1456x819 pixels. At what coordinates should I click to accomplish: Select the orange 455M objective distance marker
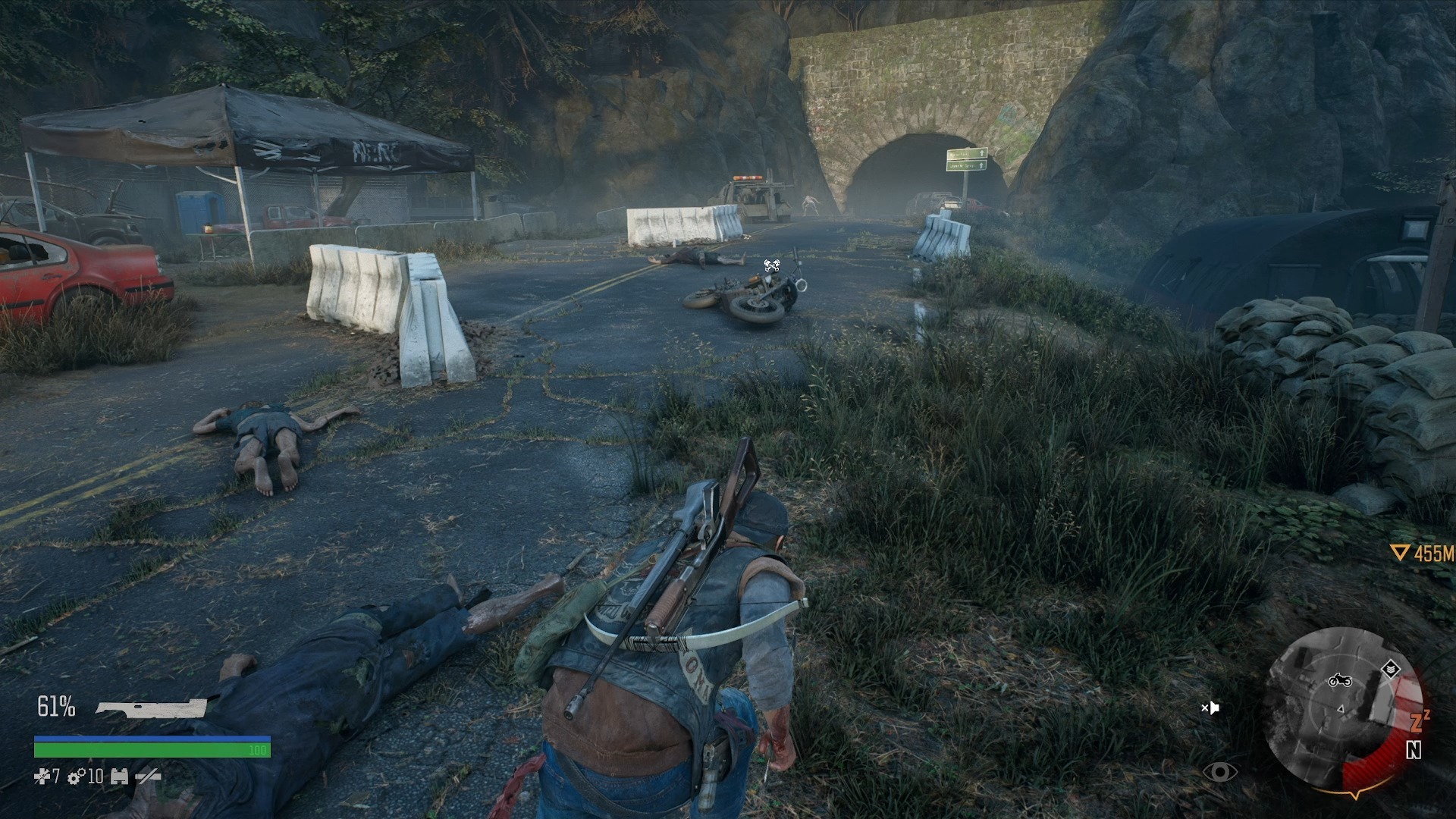(x=1423, y=554)
